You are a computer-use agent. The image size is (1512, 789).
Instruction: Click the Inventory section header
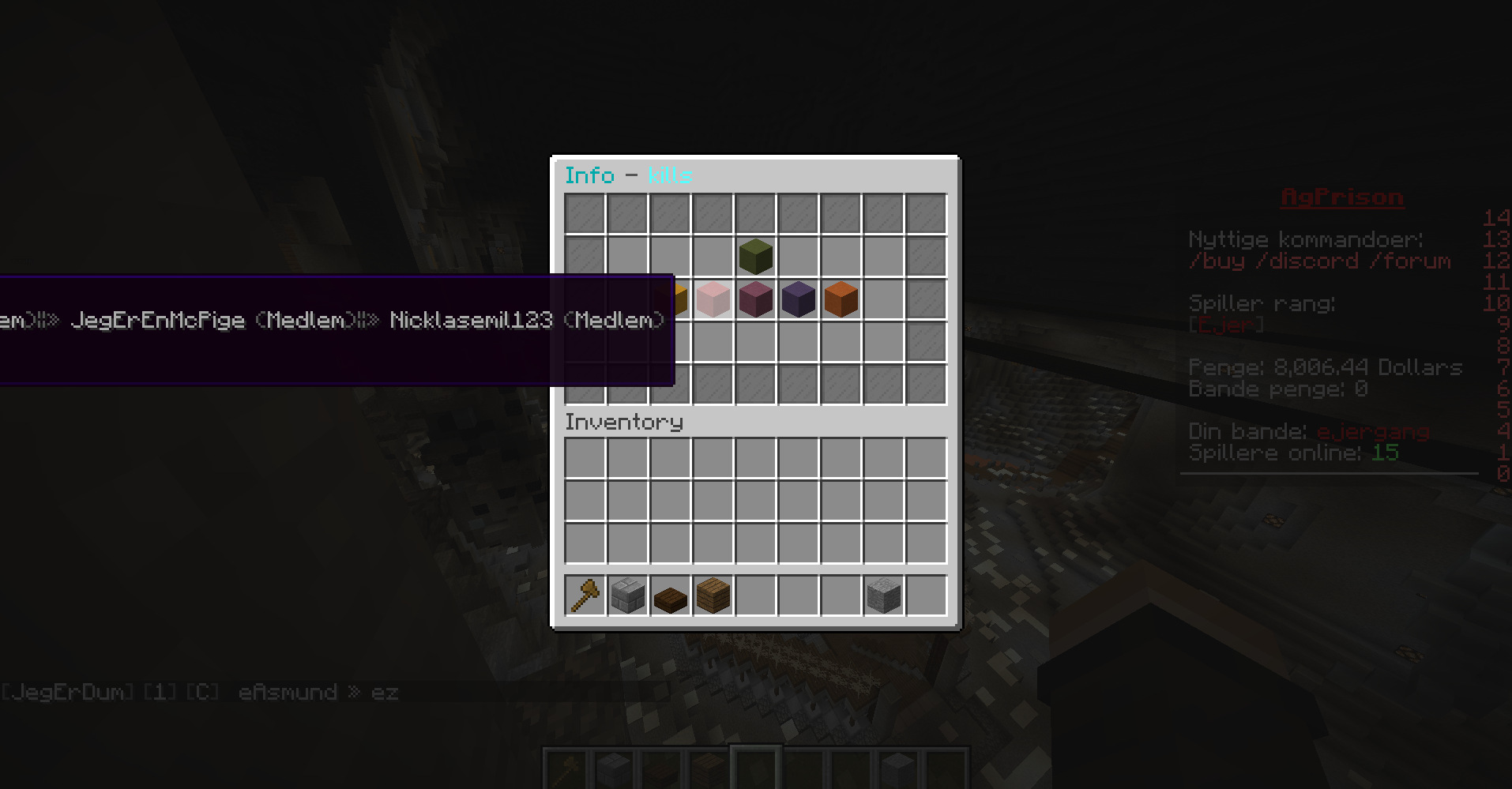[x=623, y=423]
